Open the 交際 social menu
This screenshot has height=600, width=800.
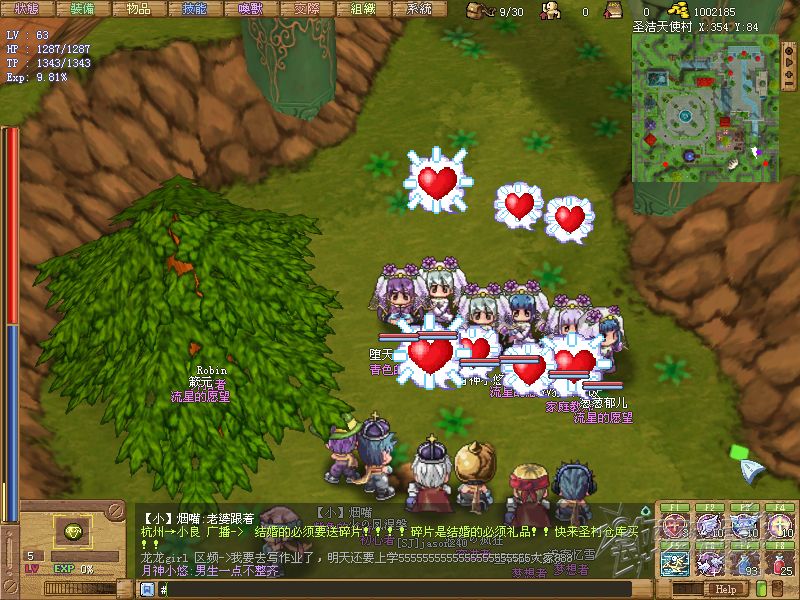click(307, 9)
